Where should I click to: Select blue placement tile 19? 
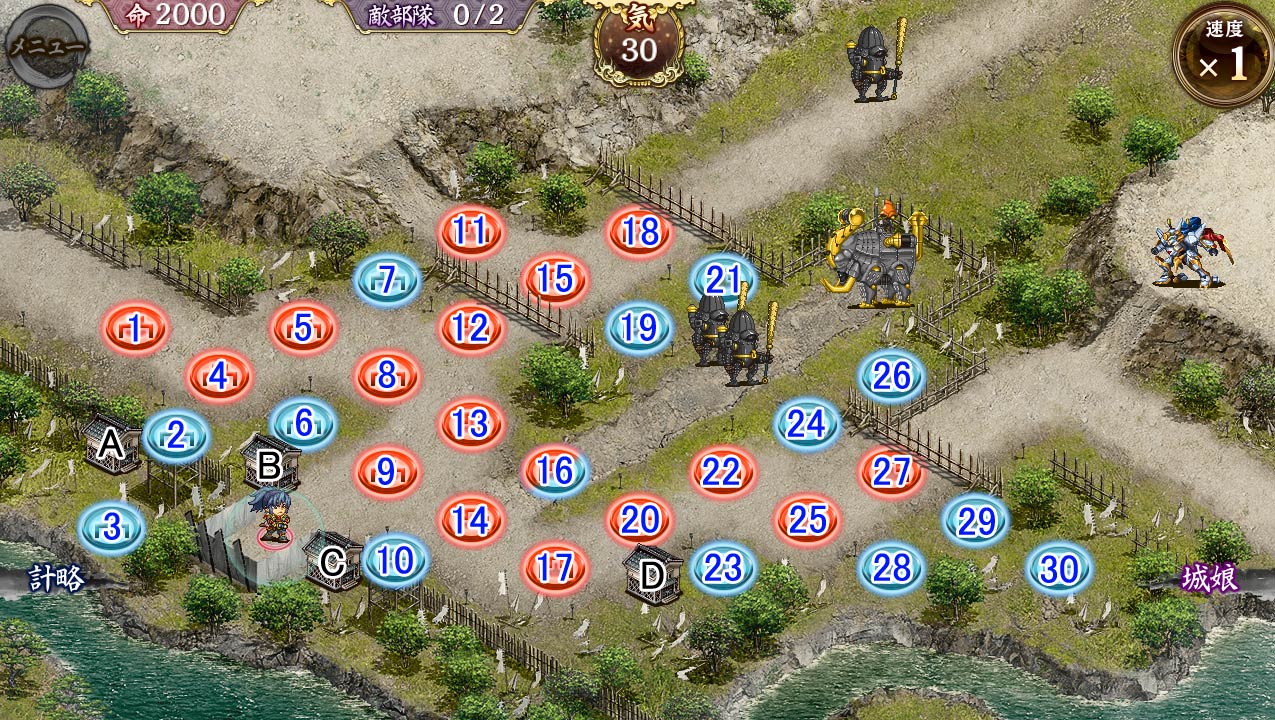pos(639,328)
